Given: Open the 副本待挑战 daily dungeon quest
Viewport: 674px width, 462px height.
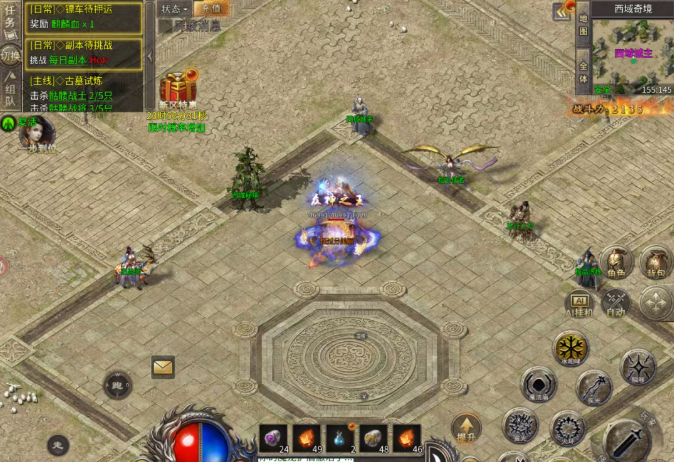Looking at the screenshot, I should pyautogui.click(x=82, y=52).
